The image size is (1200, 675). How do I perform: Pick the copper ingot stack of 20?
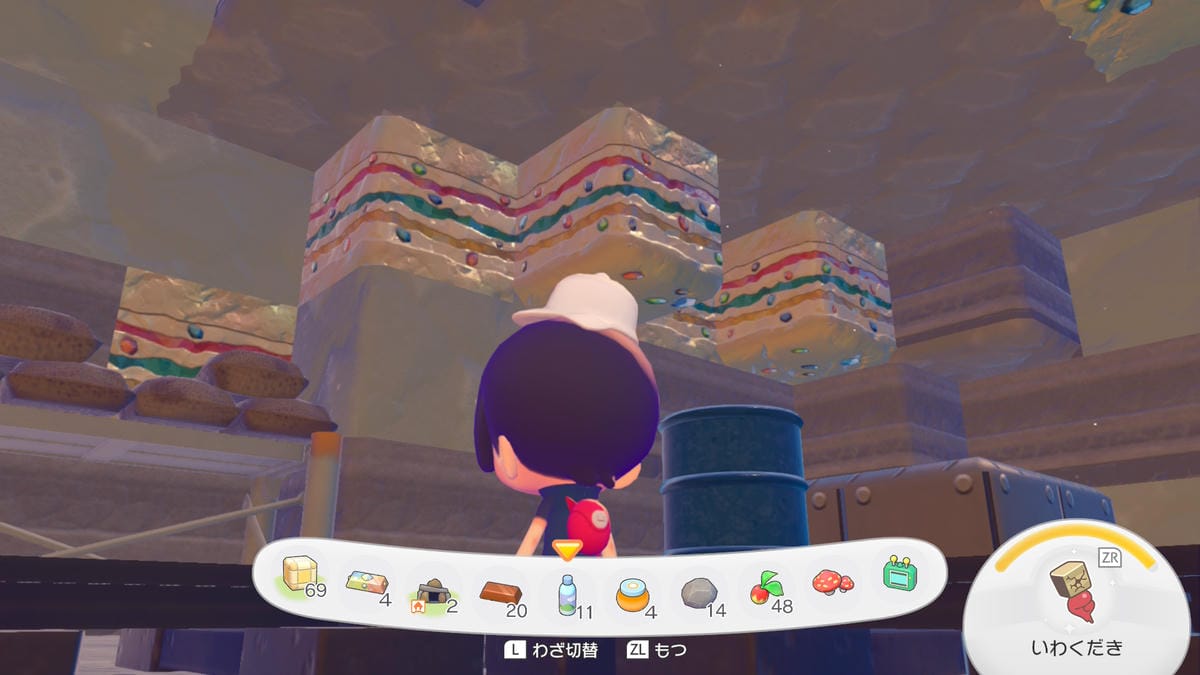point(500,592)
